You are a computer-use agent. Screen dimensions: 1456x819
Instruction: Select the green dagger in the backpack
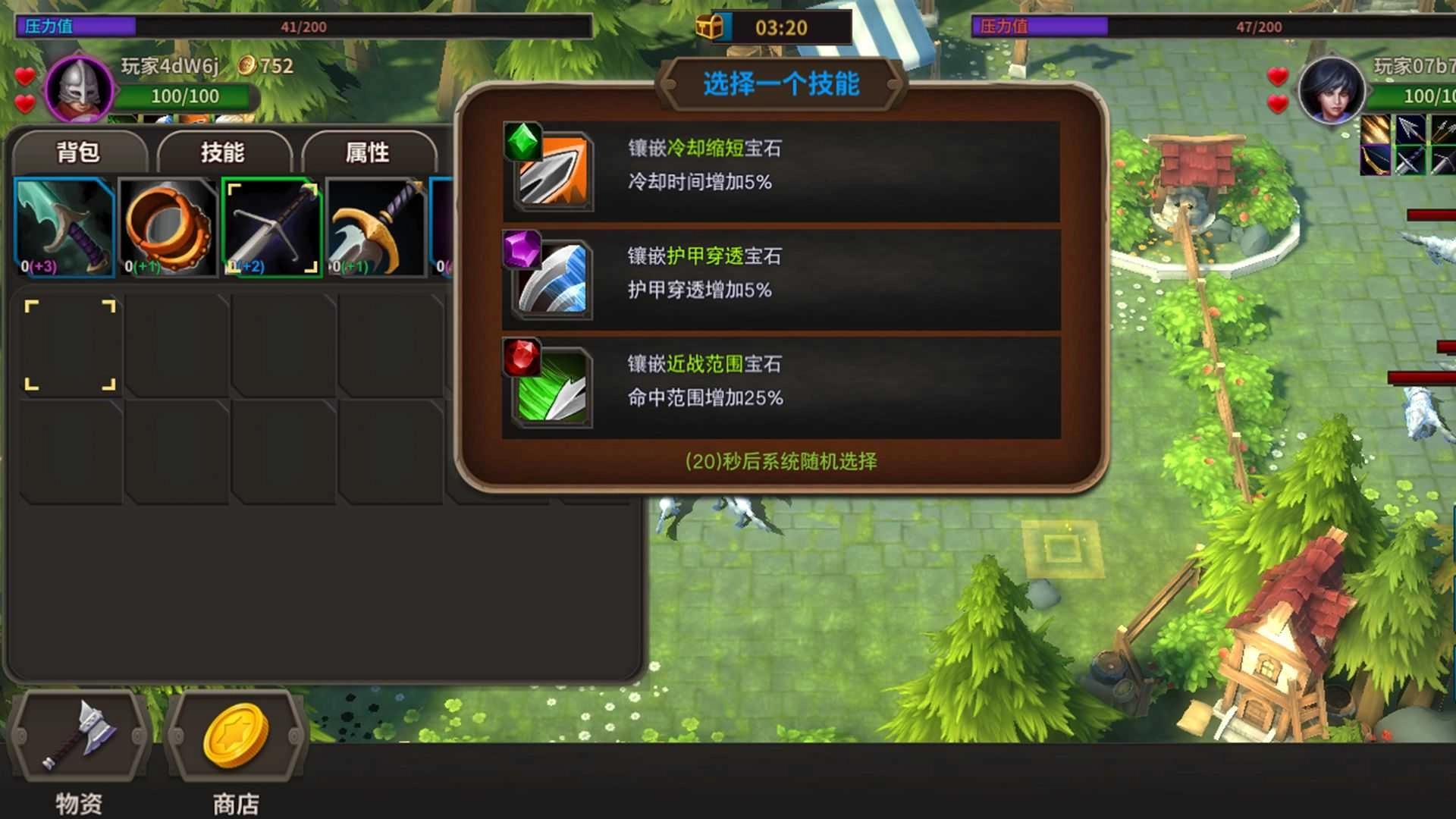pos(64,224)
